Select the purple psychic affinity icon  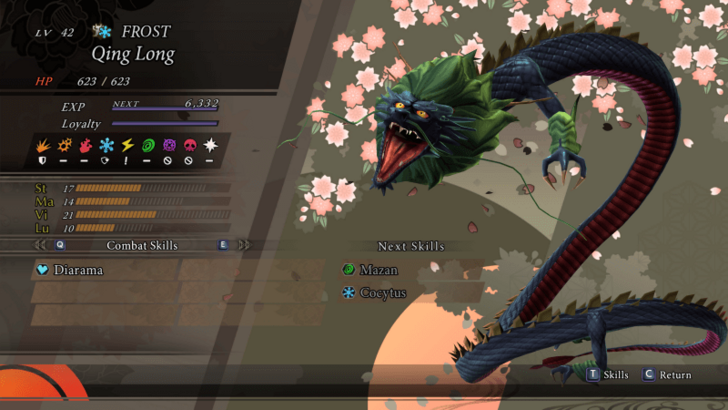169,145
